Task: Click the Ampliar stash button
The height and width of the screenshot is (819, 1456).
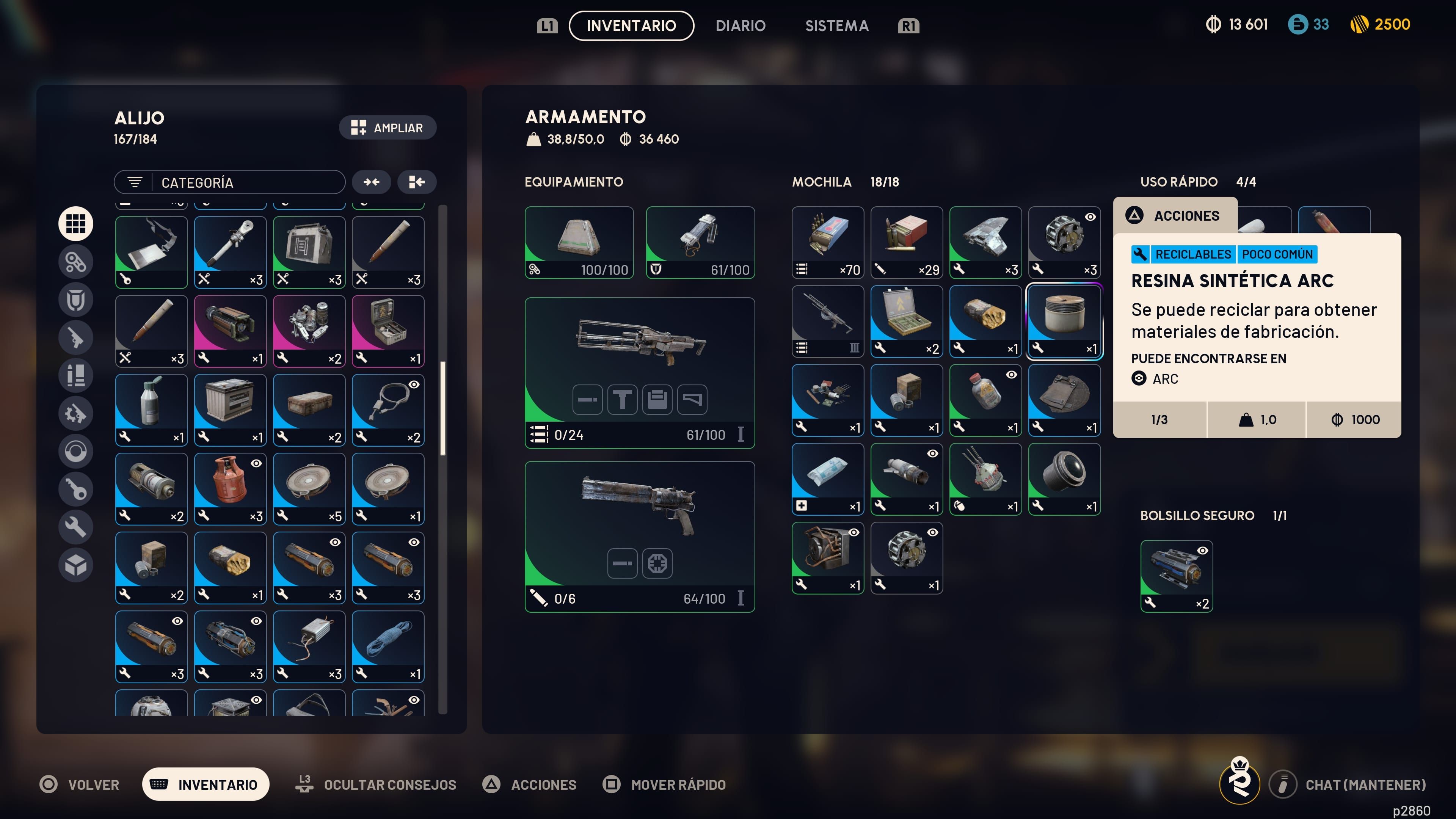Action: (387, 128)
